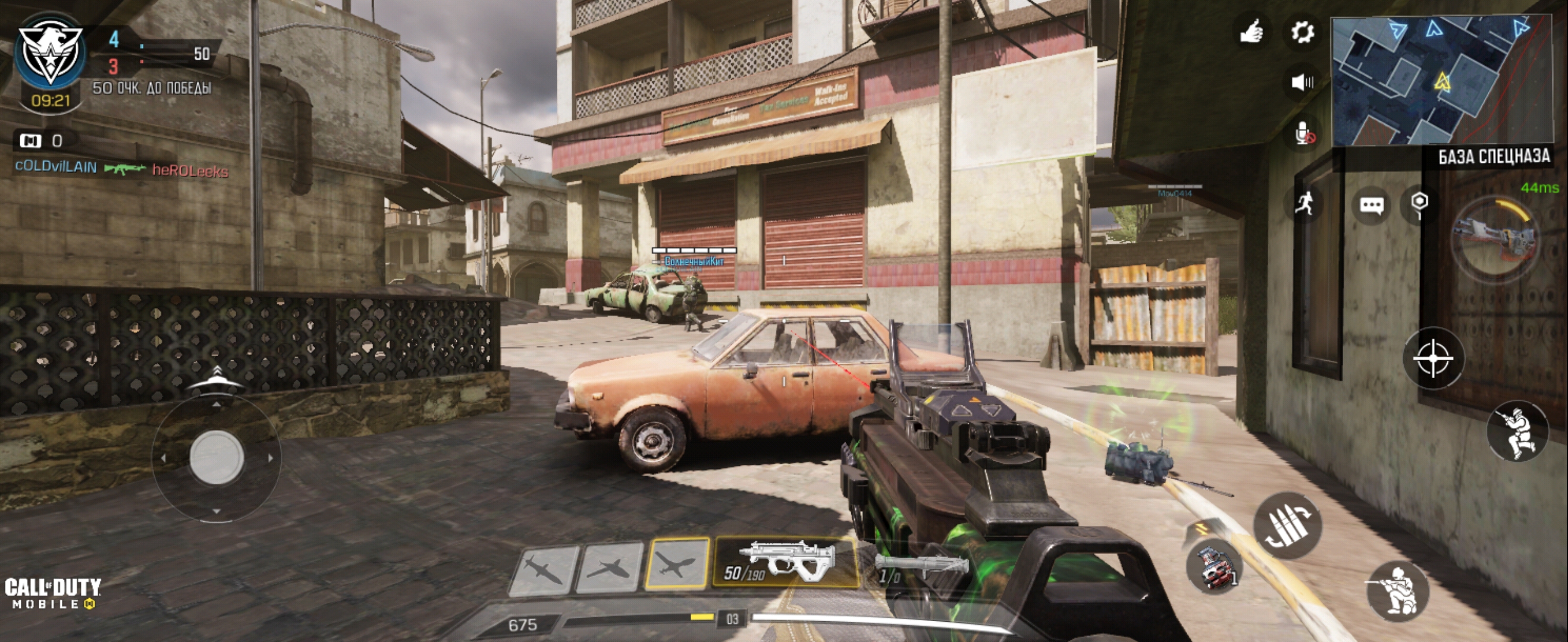The image size is (1568, 642).
Task: Select the primary weapon slot 50/190
Action: coord(785,562)
